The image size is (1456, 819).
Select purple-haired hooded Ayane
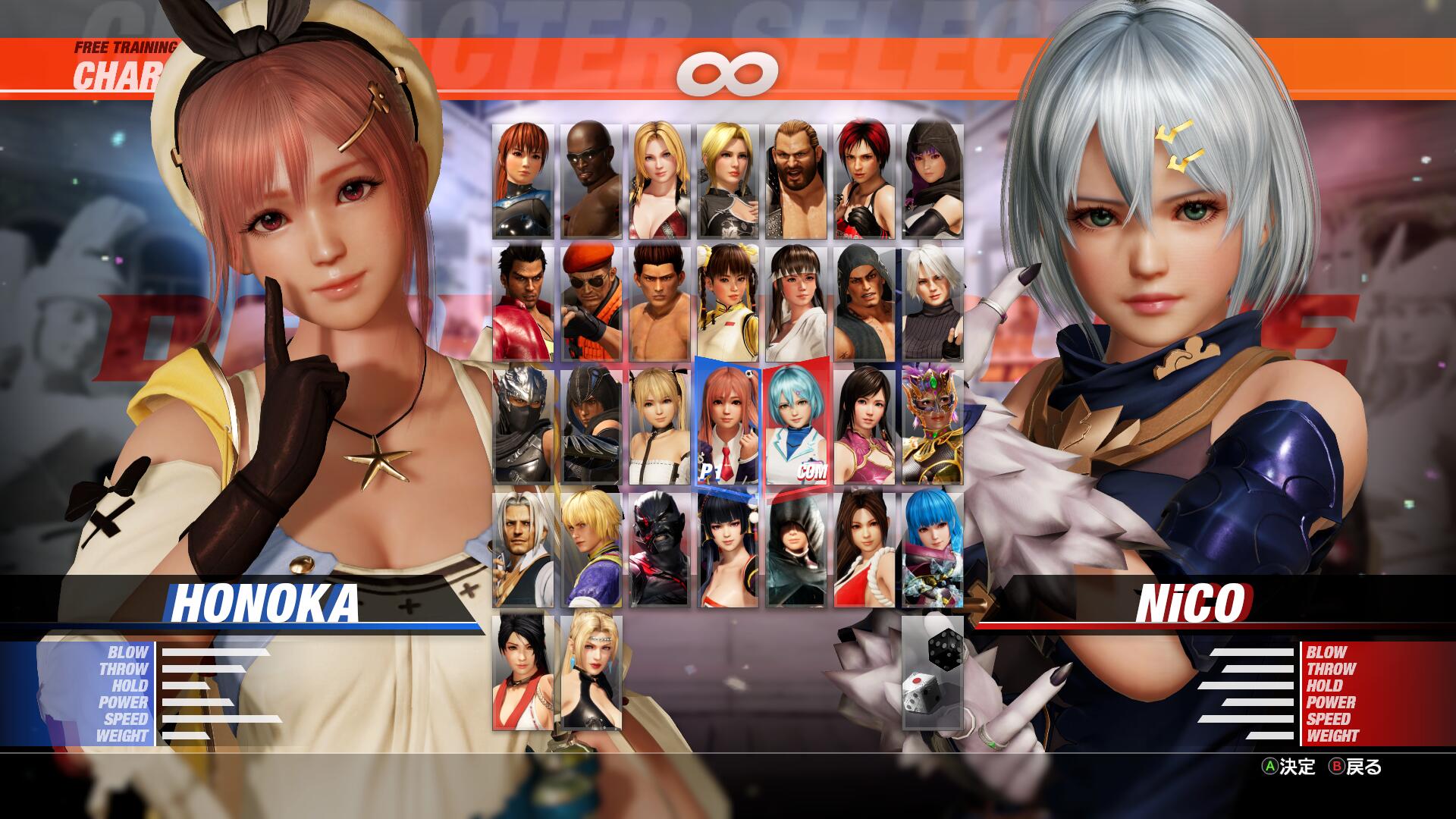[x=933, y=181]
